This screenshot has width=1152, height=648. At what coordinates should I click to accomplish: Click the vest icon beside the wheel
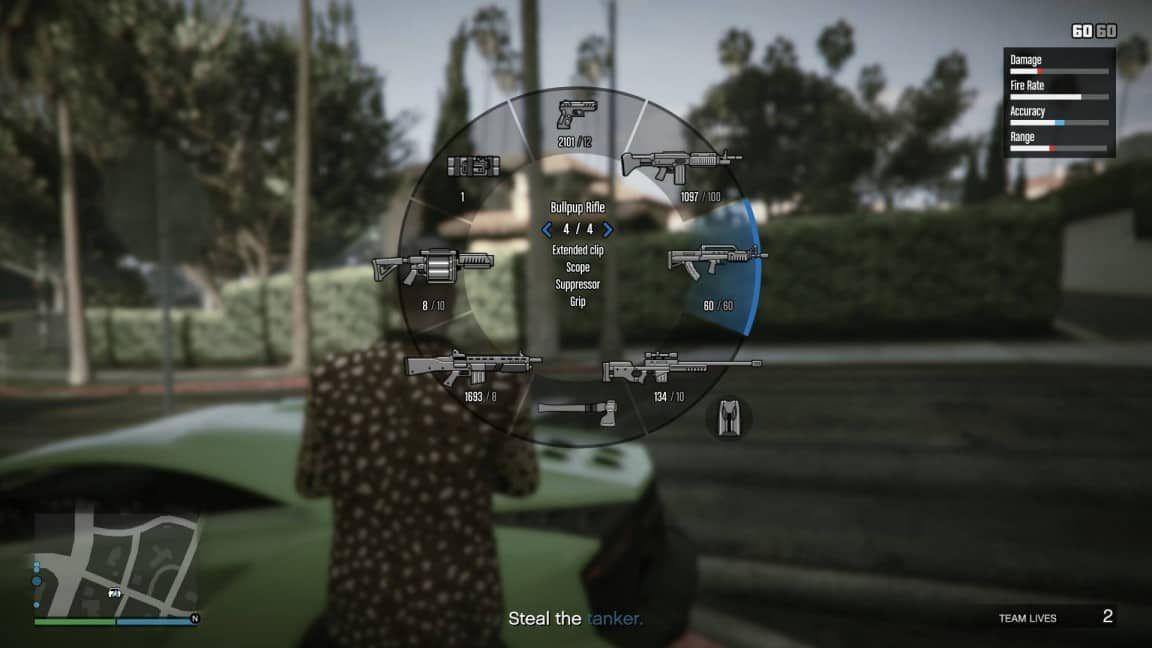pyautogui.click(x=729, y=418)
